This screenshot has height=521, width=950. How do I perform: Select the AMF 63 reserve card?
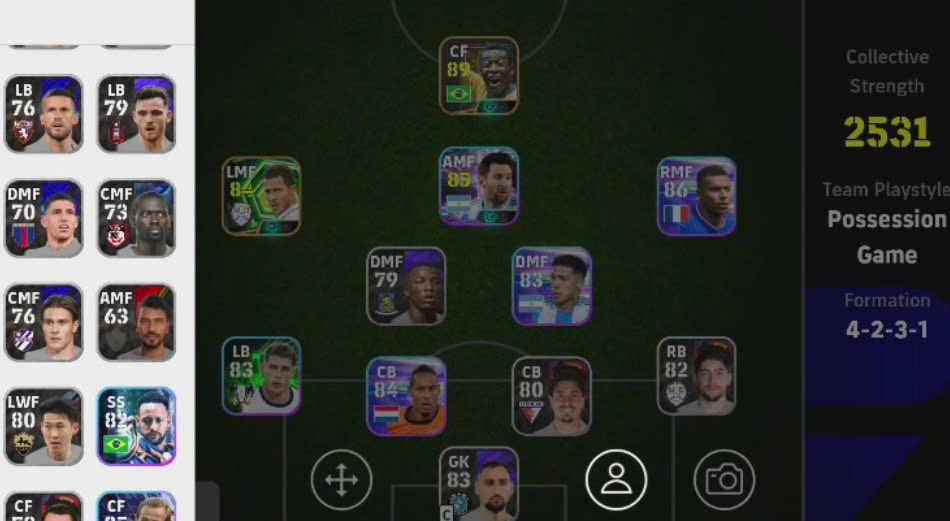pyautogui.click(x=137, y=322)
